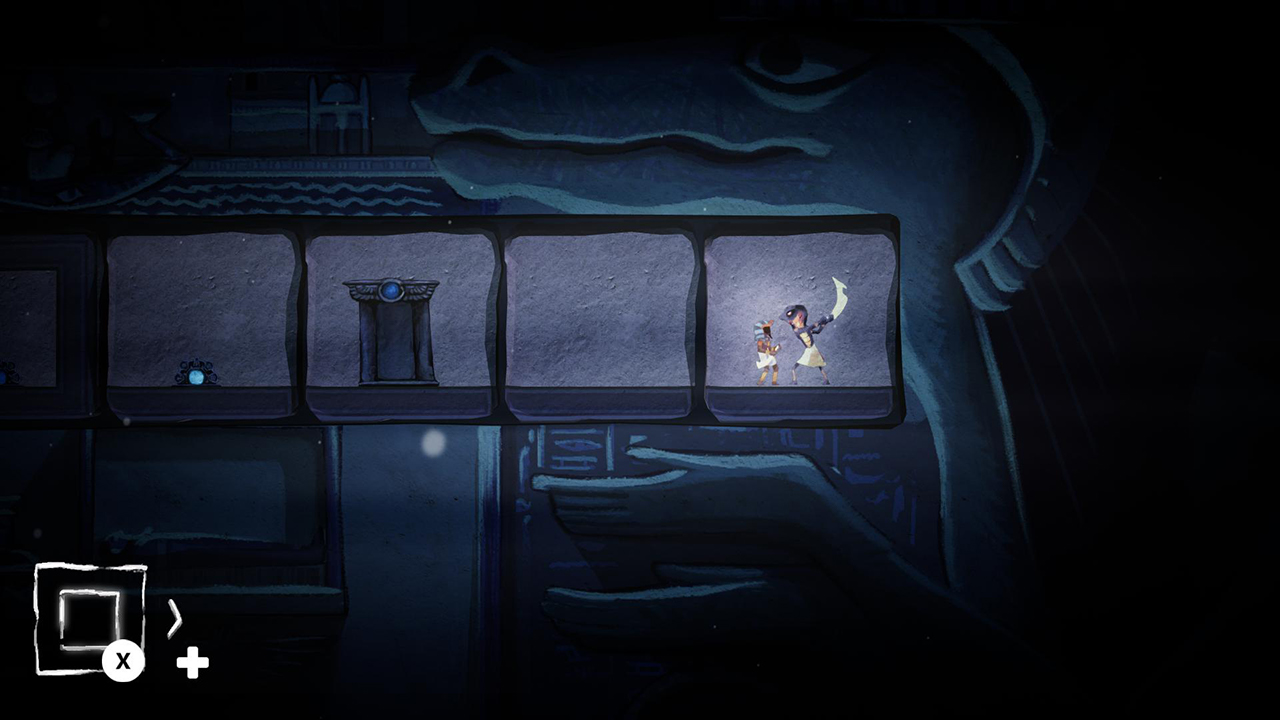The image size is (1280, 720).
Task: Select the panel with the two characters
Action: 800,320
